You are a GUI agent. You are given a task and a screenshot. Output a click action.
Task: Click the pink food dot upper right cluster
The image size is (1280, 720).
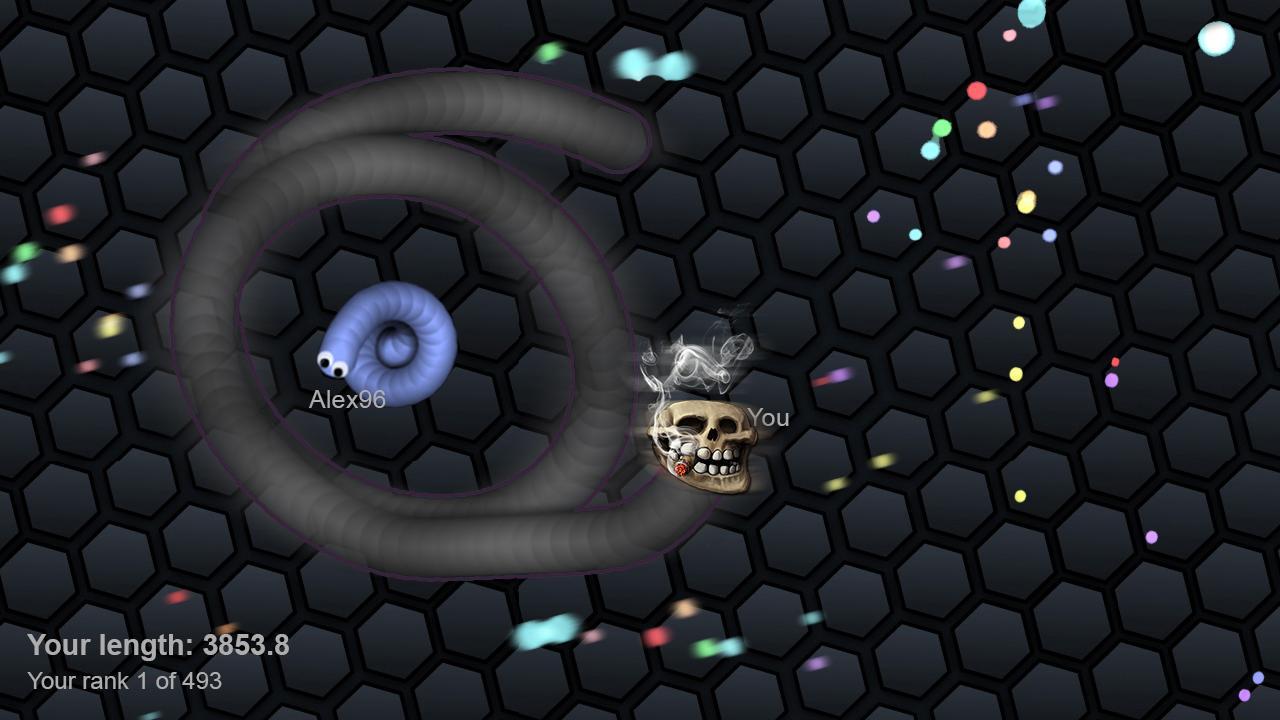click(x=1009, y=36)
